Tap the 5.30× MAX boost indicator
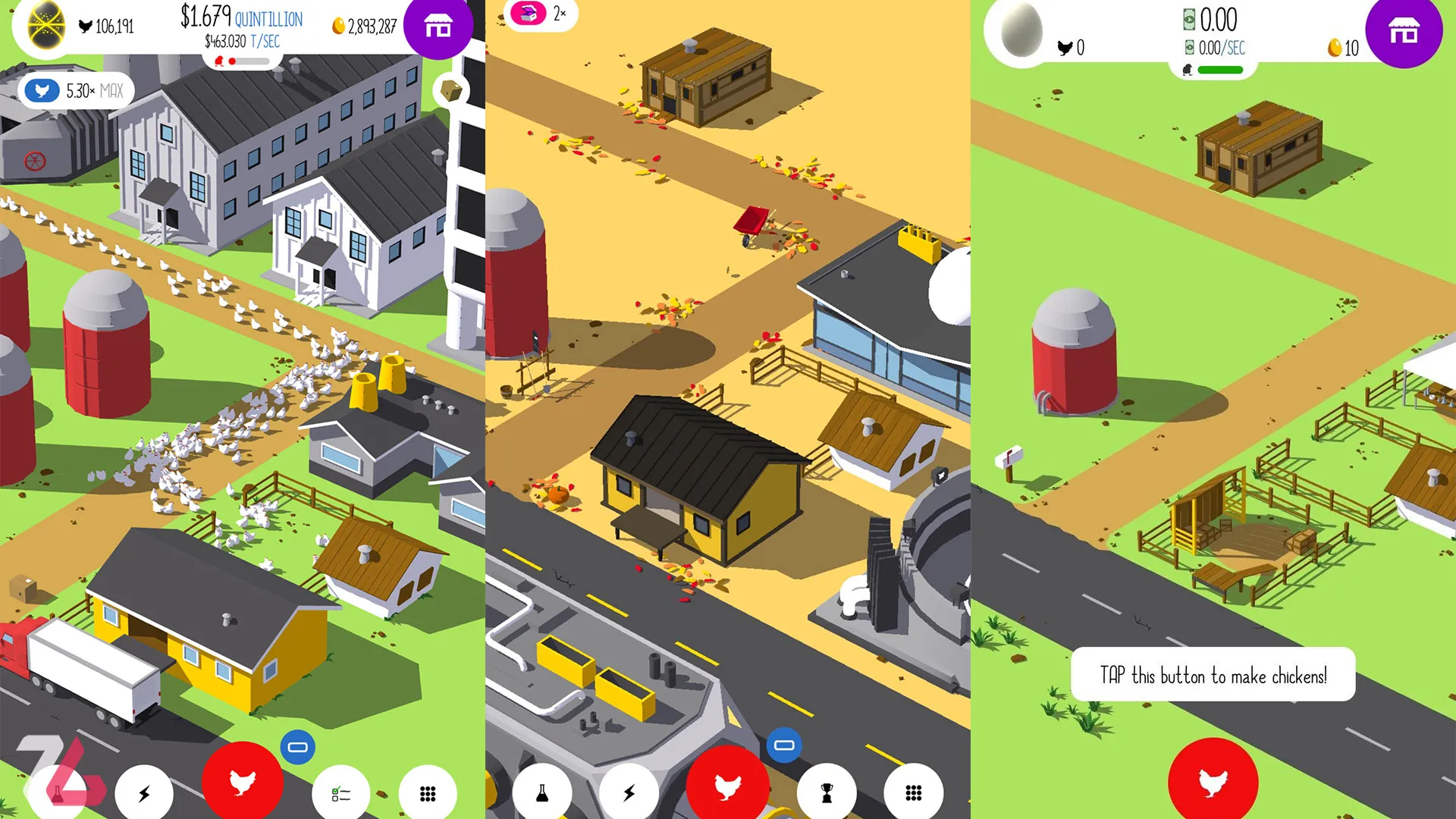The image size is (1456, 819). click(76, 90)
